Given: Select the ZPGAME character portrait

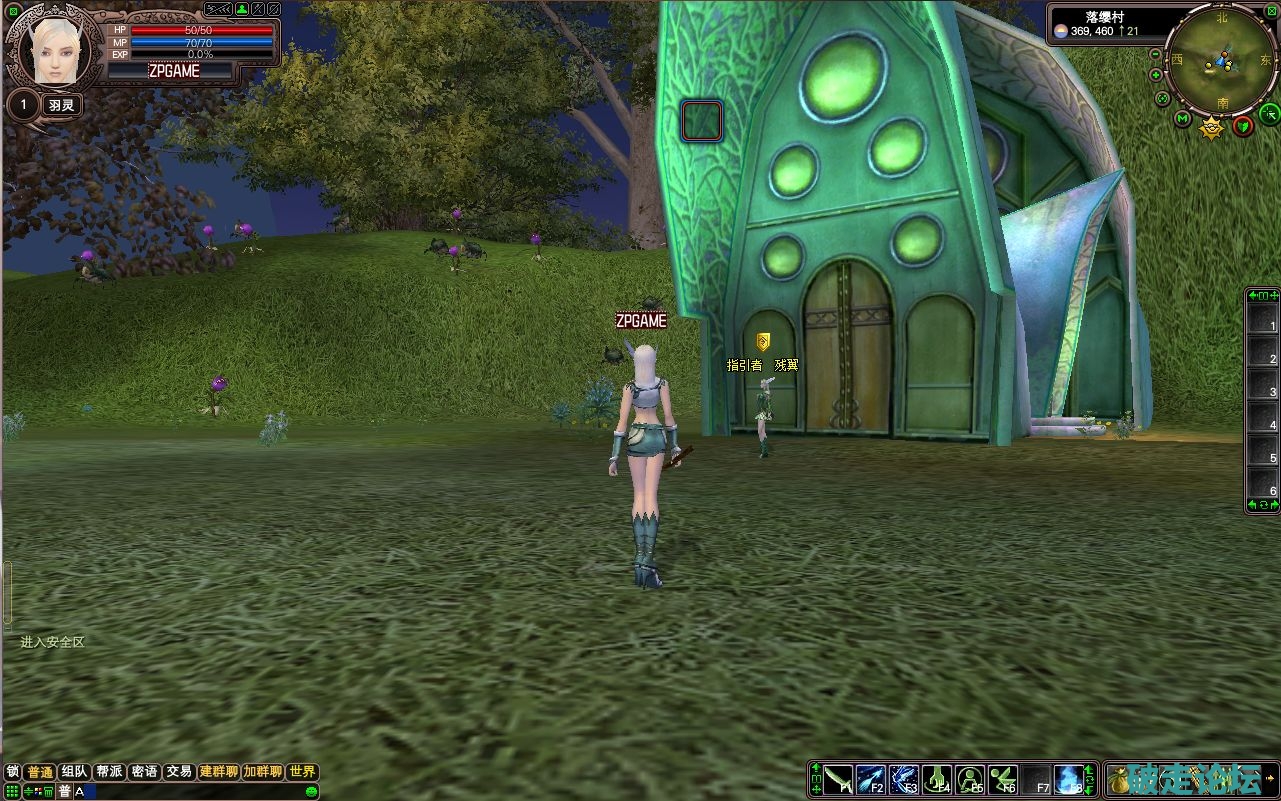Looking at the screenshot, I should coord(55,52).
